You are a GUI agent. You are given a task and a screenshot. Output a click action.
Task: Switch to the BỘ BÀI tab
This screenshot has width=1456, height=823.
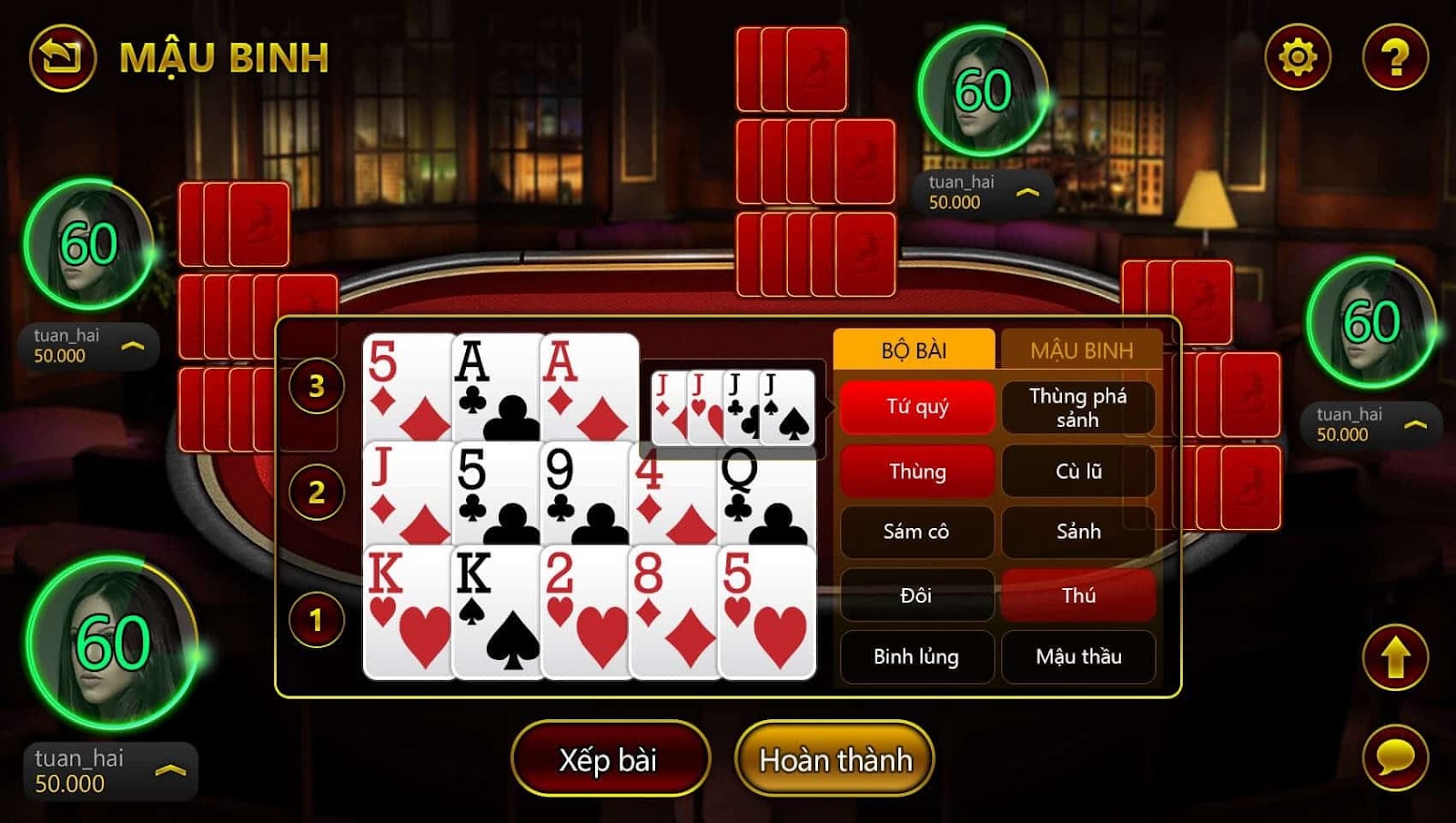click(915, 350)
